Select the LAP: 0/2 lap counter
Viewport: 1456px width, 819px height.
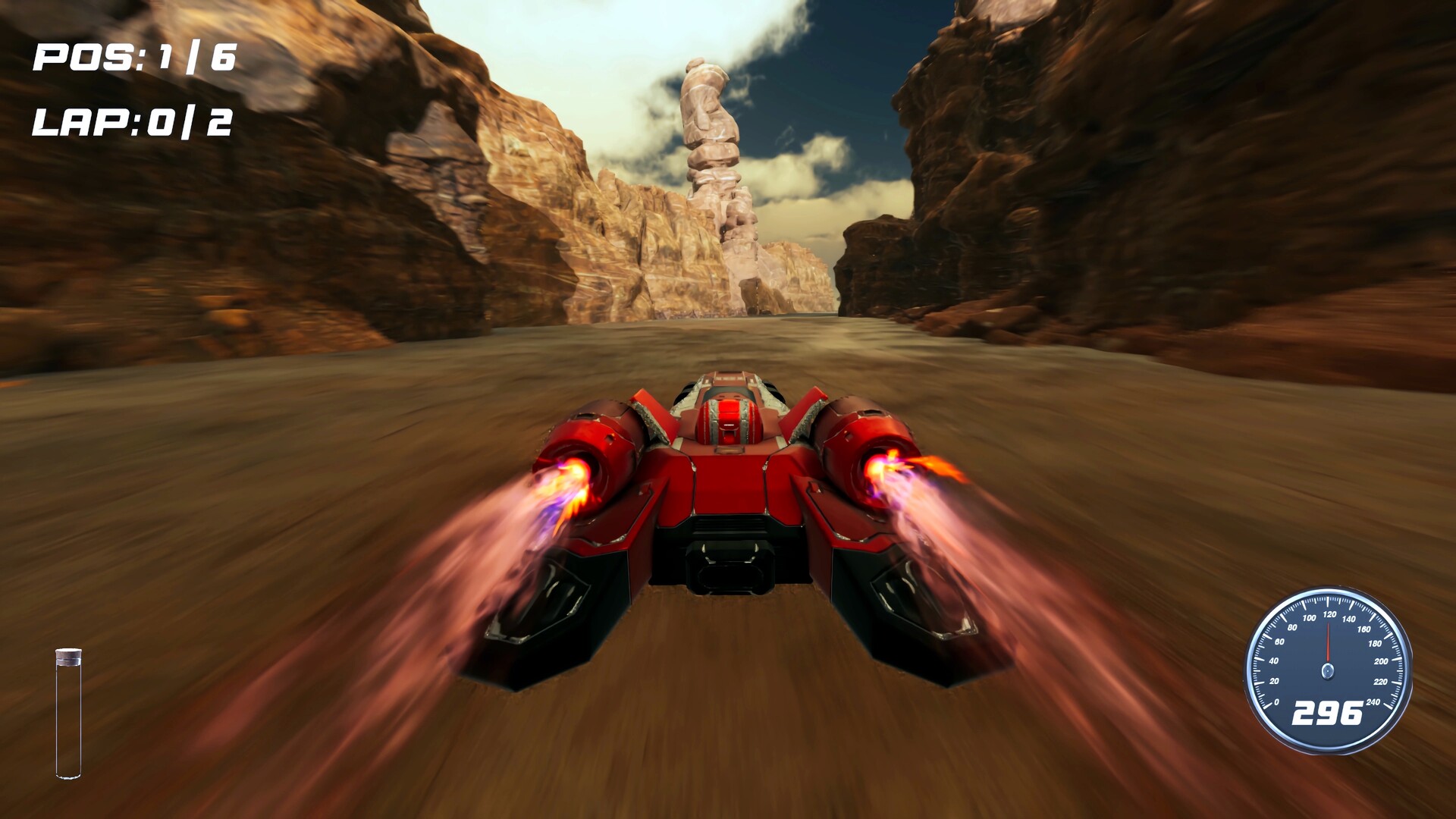[133, 121]
